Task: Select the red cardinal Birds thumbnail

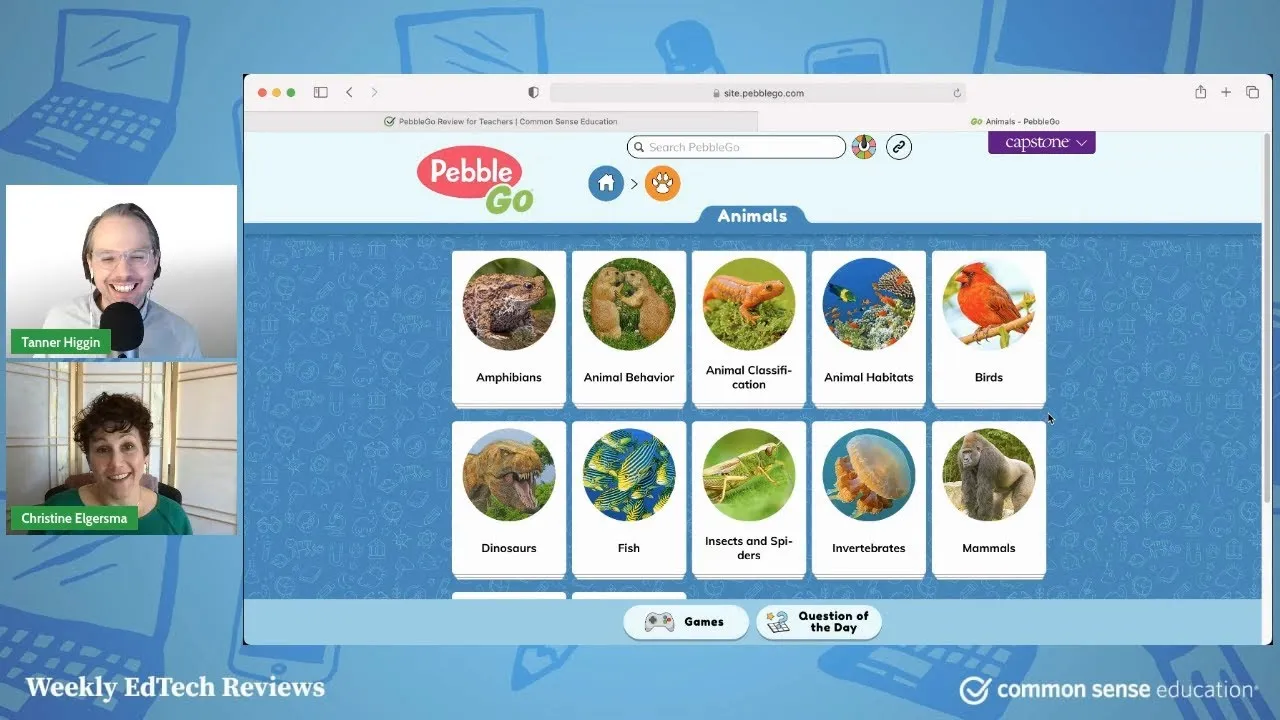Action: click(x=988, y=305)
